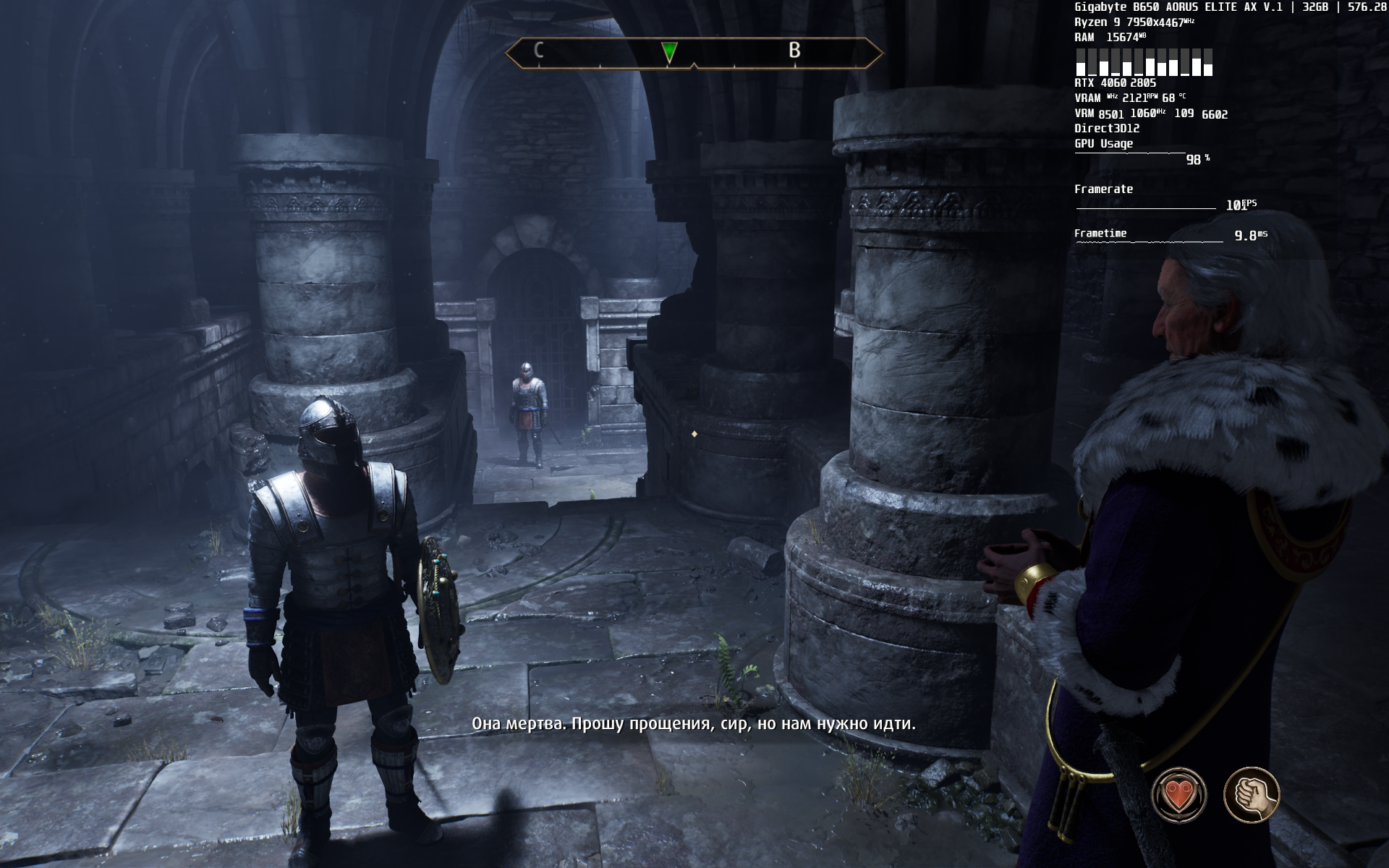Select the heart-shaped healing spell icon
This screenshot has width=1389, height=868.
coord(1178,795)
